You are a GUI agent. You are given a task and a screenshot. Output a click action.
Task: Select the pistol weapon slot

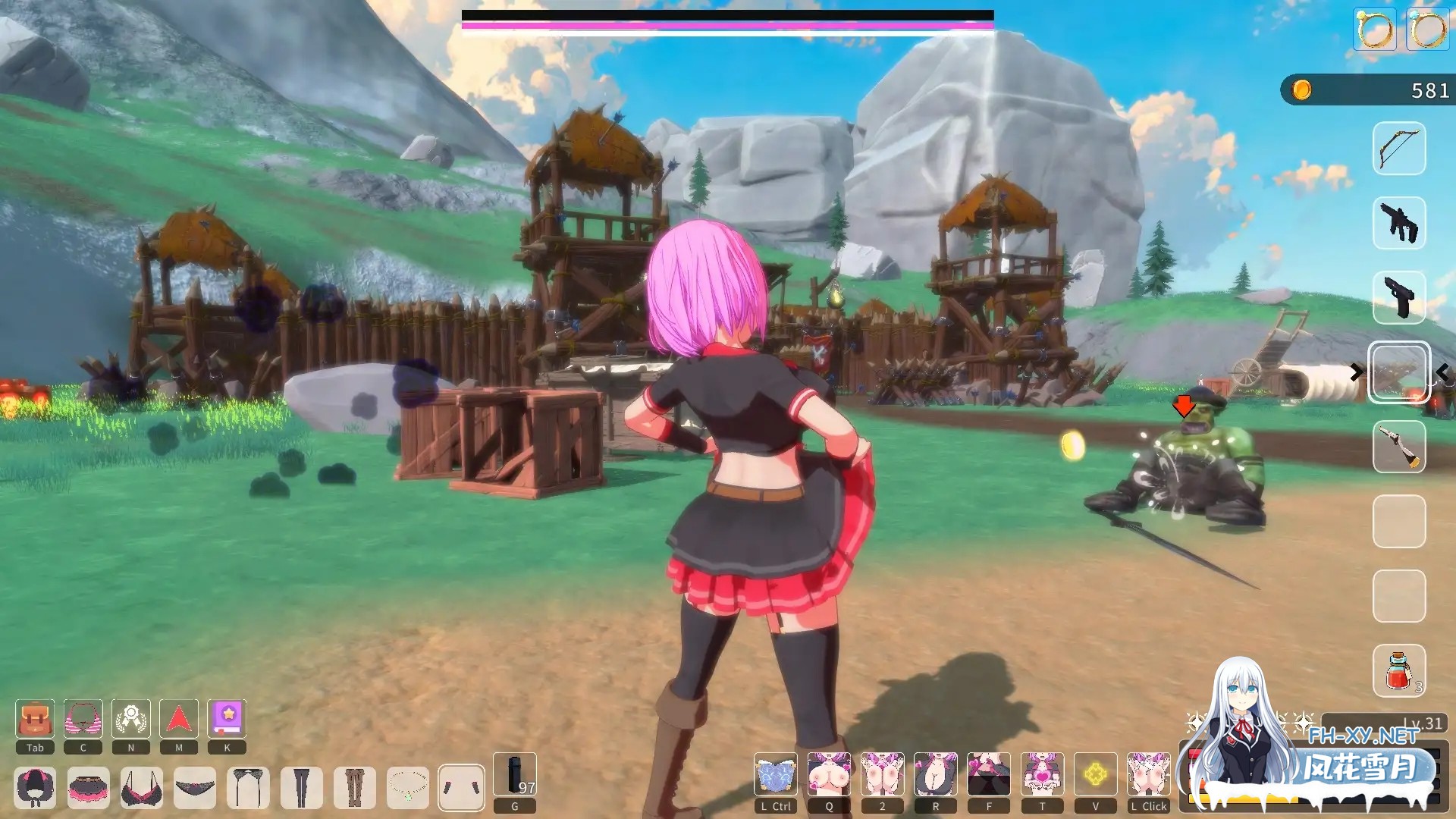1399,297
